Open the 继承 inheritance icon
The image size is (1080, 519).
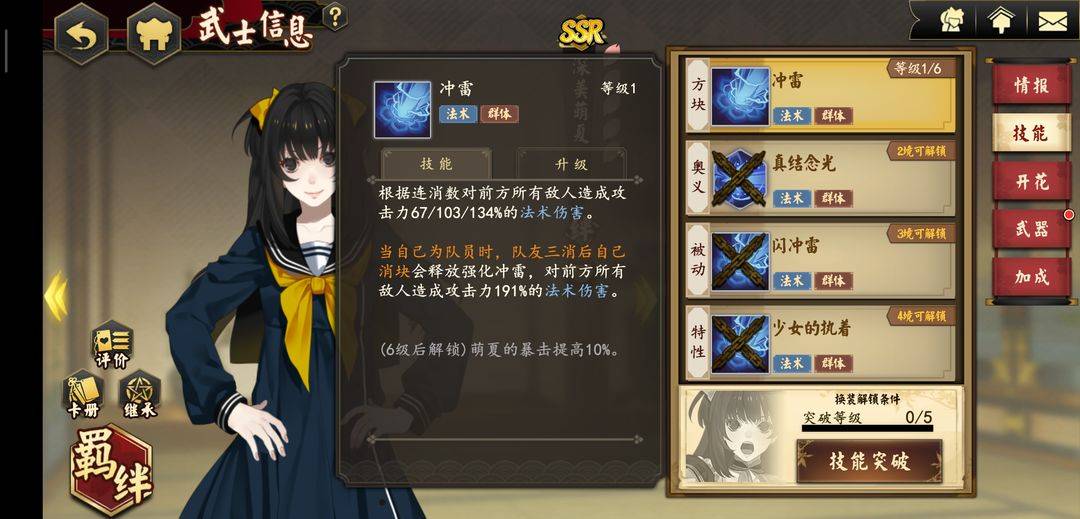click(x=140, y=394)
